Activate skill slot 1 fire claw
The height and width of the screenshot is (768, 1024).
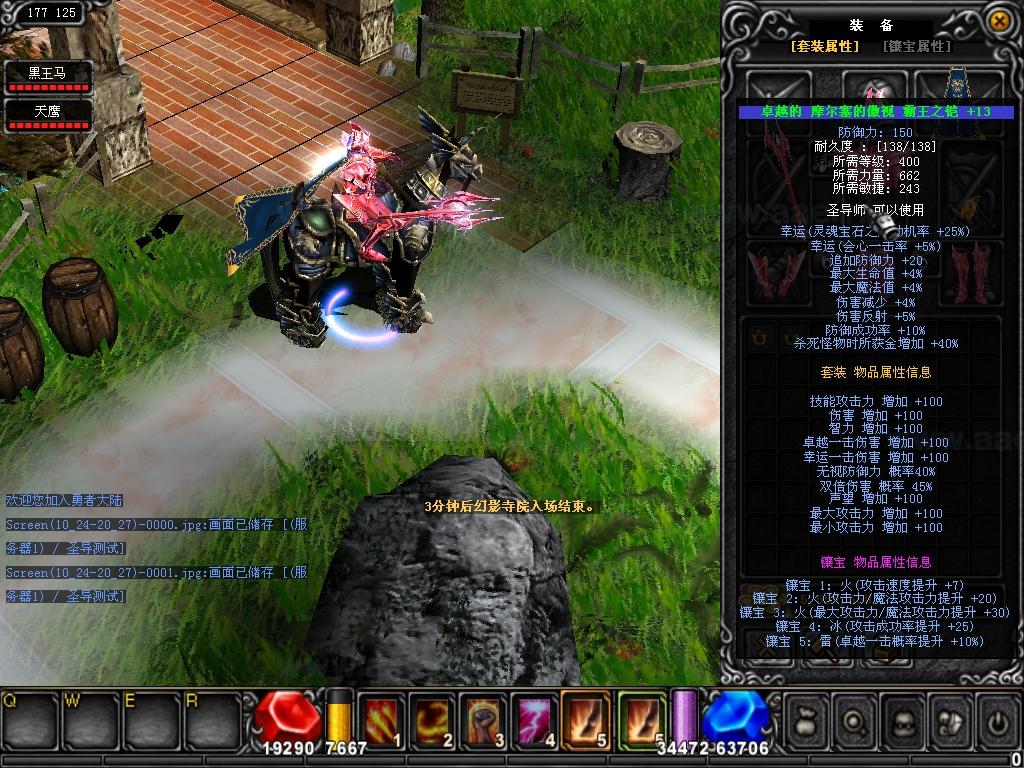381,717
